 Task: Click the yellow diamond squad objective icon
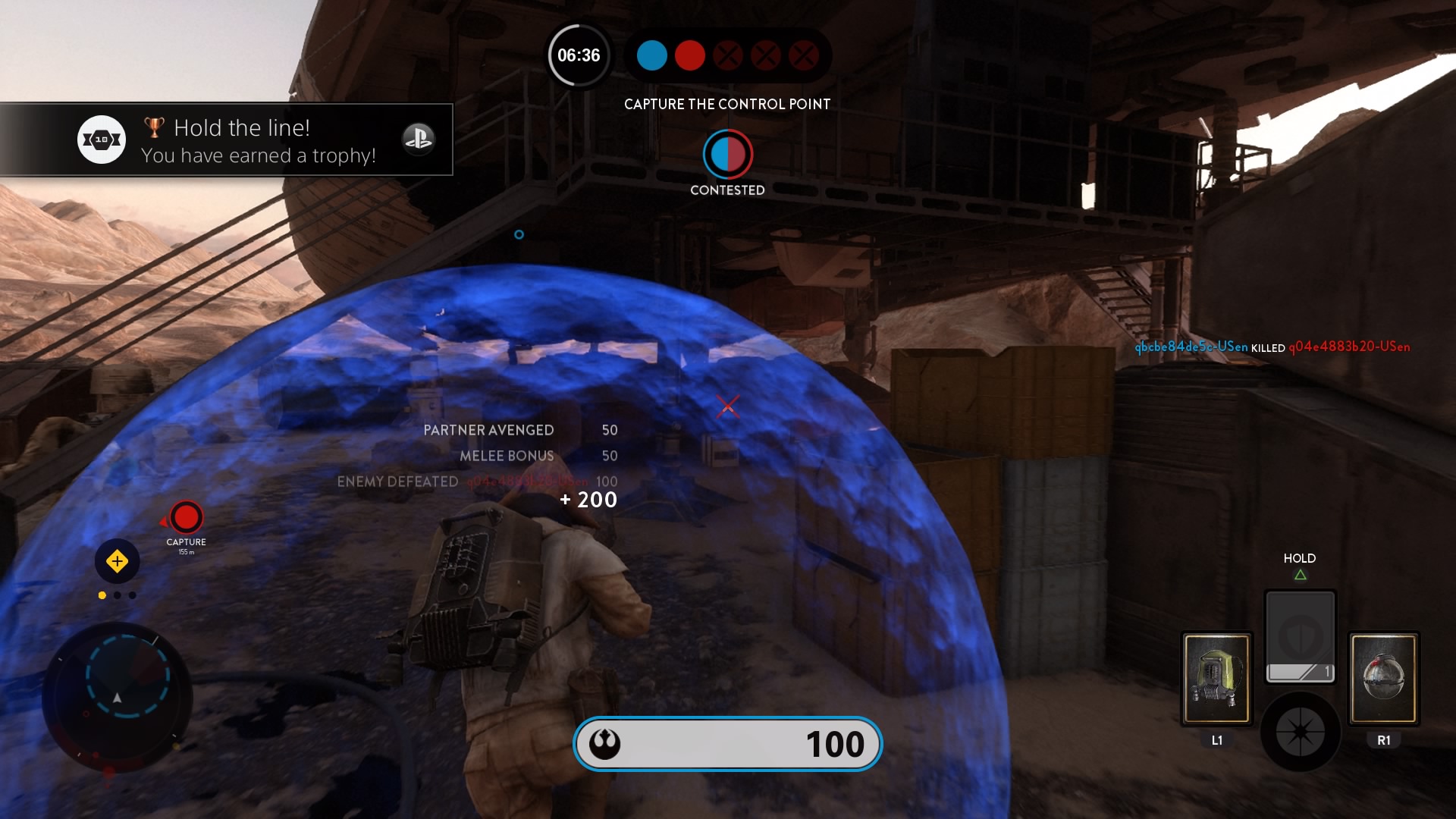point(118,562)
